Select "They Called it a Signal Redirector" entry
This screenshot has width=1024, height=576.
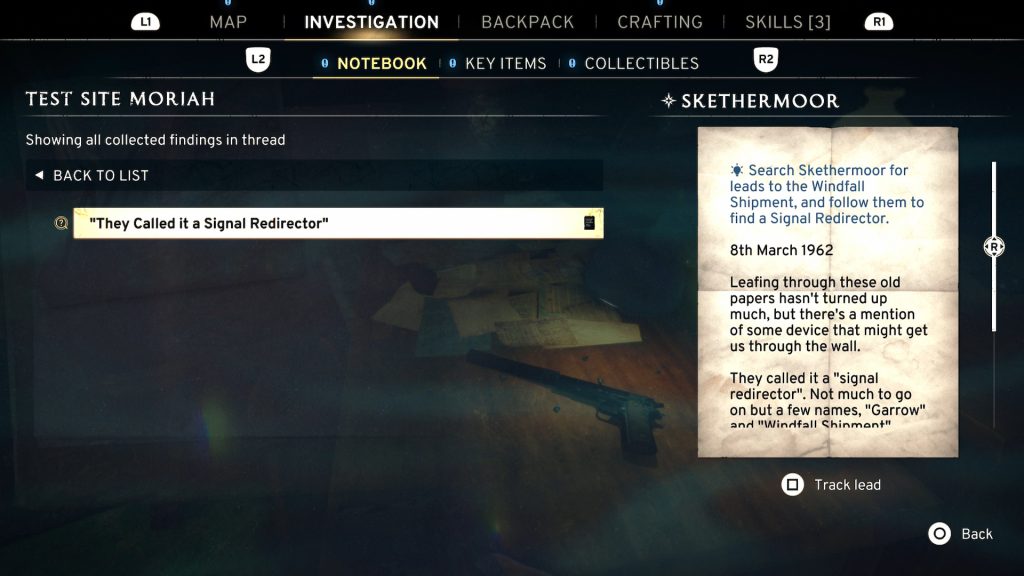click(338, 223)
